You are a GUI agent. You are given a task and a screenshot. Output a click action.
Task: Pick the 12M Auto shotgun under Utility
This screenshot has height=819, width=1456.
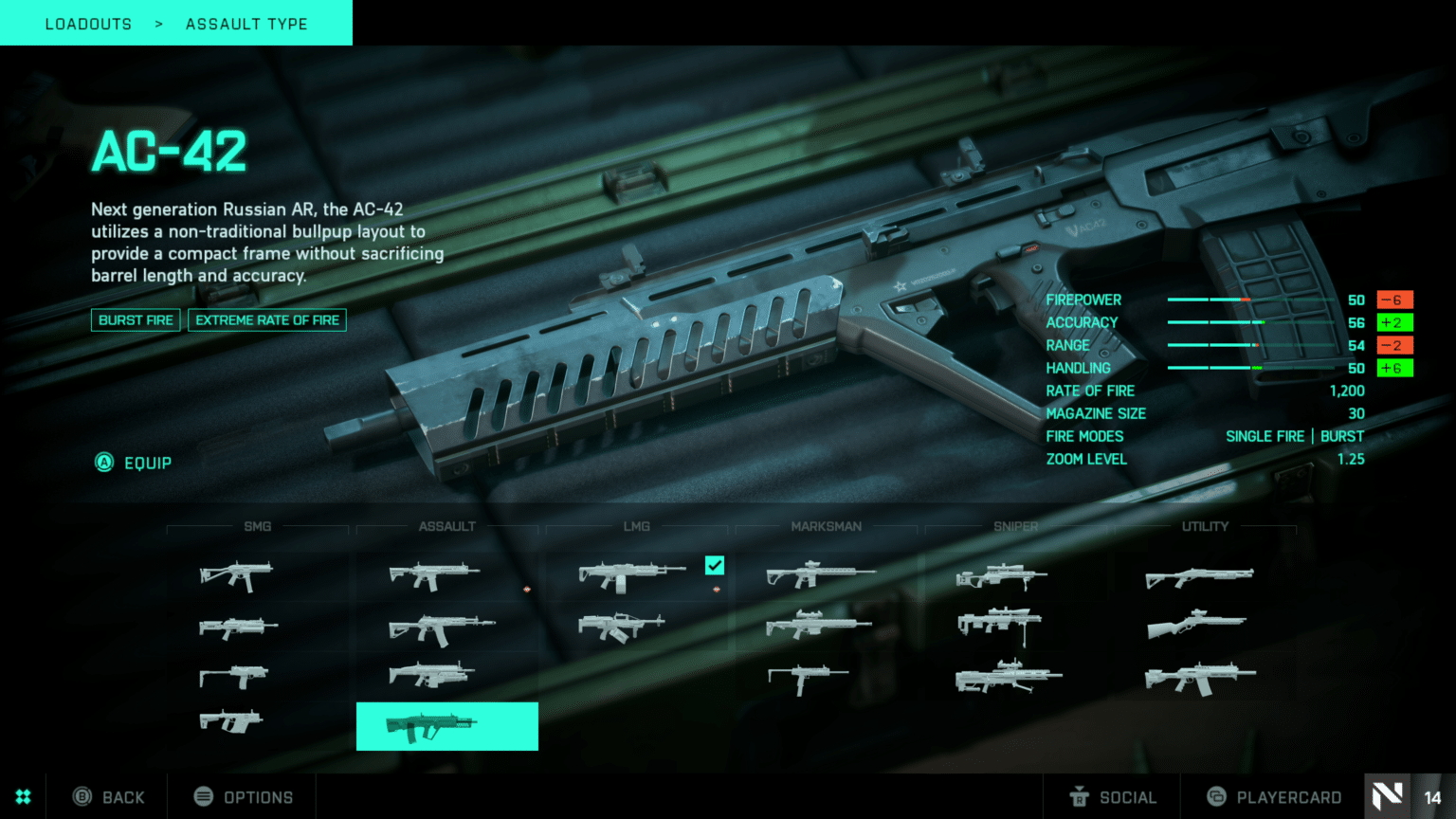[x=1200, y=677]
